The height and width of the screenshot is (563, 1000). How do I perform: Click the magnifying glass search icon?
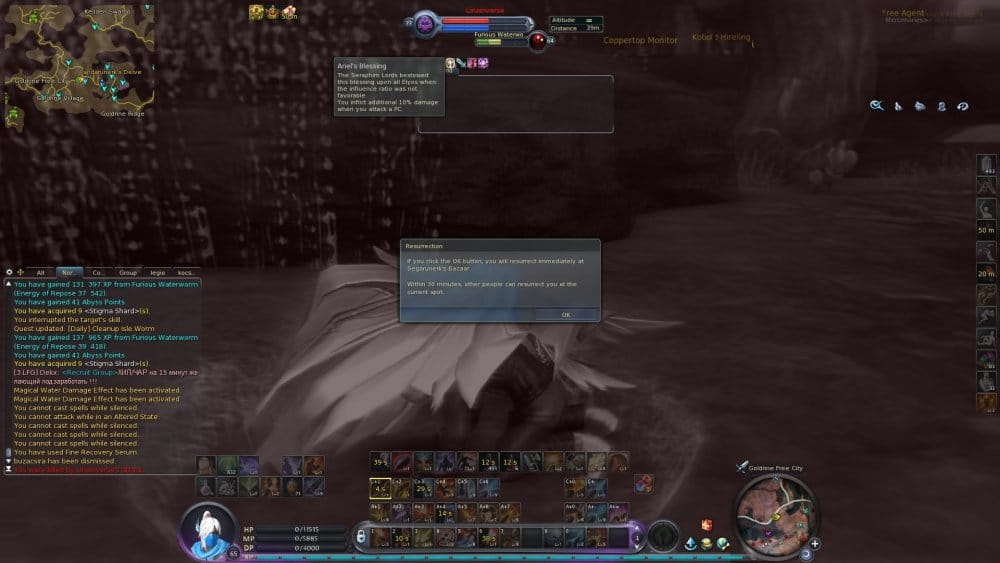(x=876, y=105)
